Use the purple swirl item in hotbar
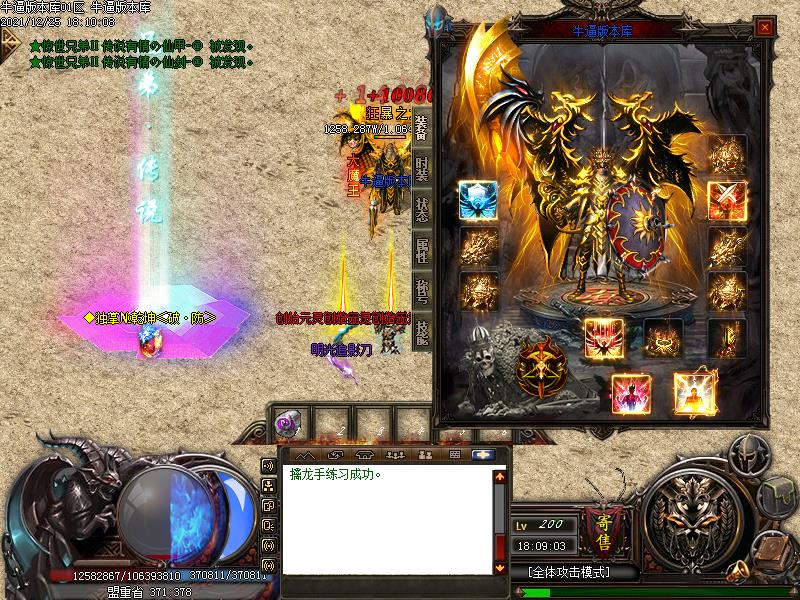The width and height of the screenshot is (800, 600). coord(289,424)
